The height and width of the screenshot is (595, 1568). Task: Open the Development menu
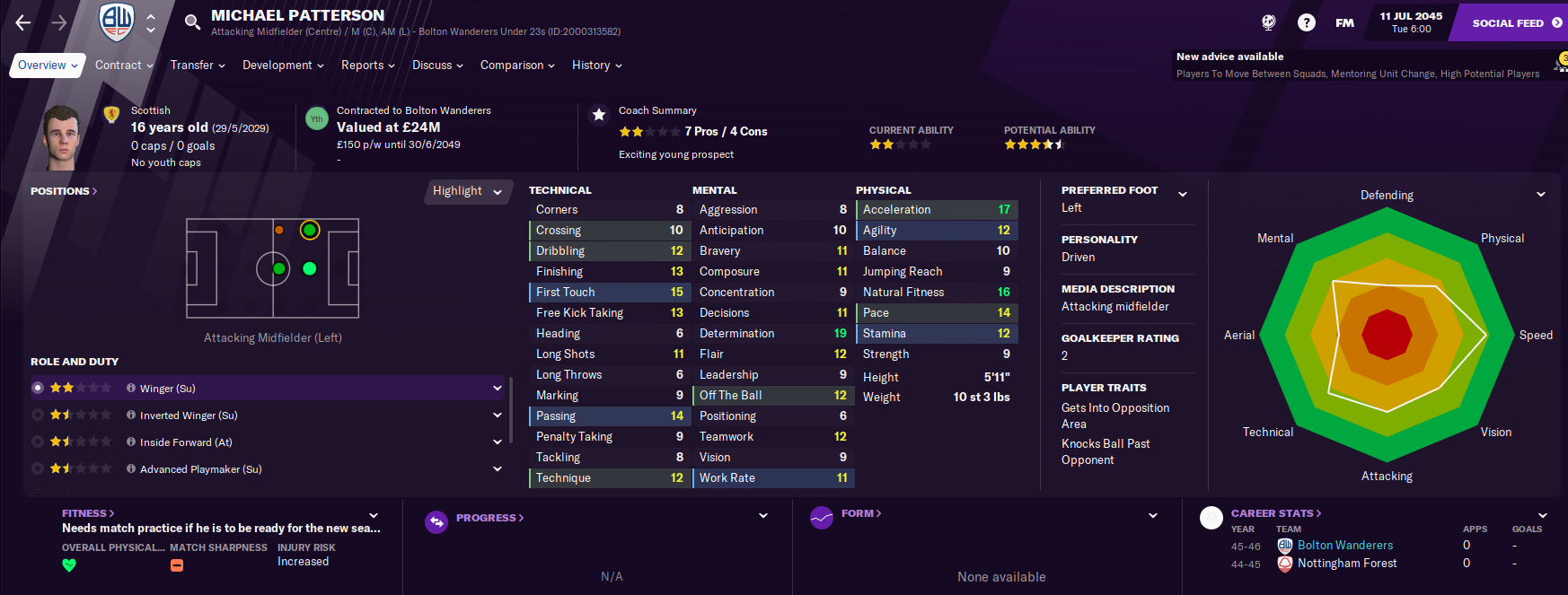[283, 66]
